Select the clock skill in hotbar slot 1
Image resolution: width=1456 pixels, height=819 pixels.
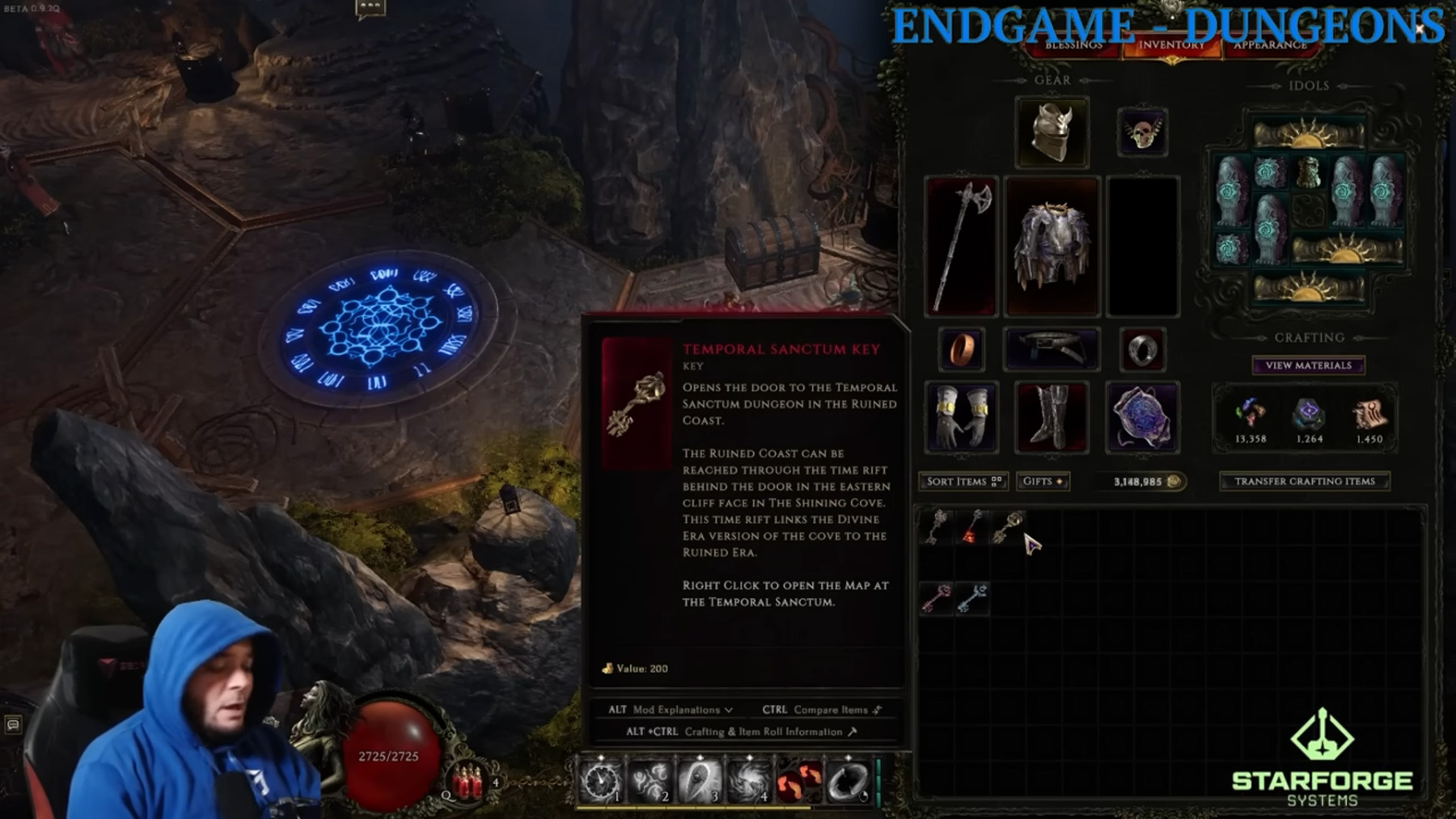click(x=600, y=779)
